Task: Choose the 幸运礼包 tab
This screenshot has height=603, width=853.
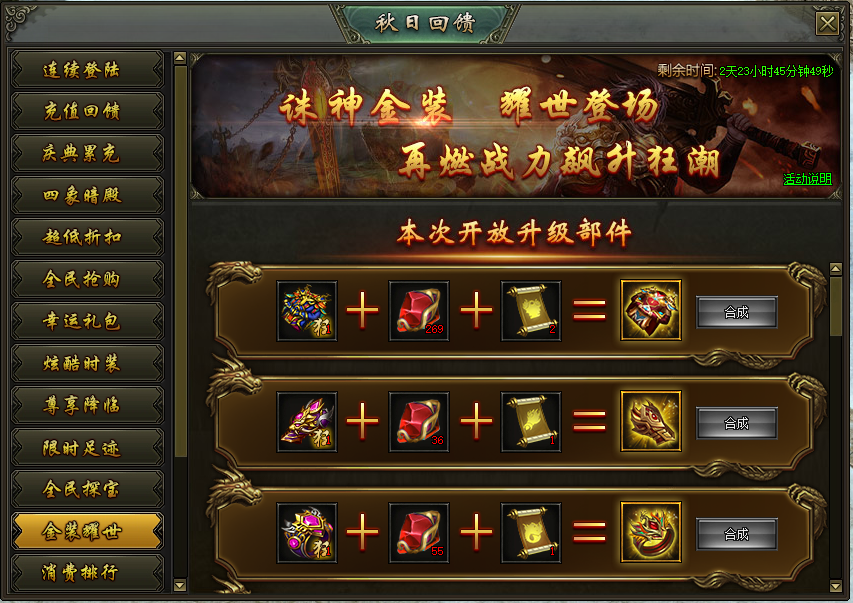Action: tap(87, 322)
